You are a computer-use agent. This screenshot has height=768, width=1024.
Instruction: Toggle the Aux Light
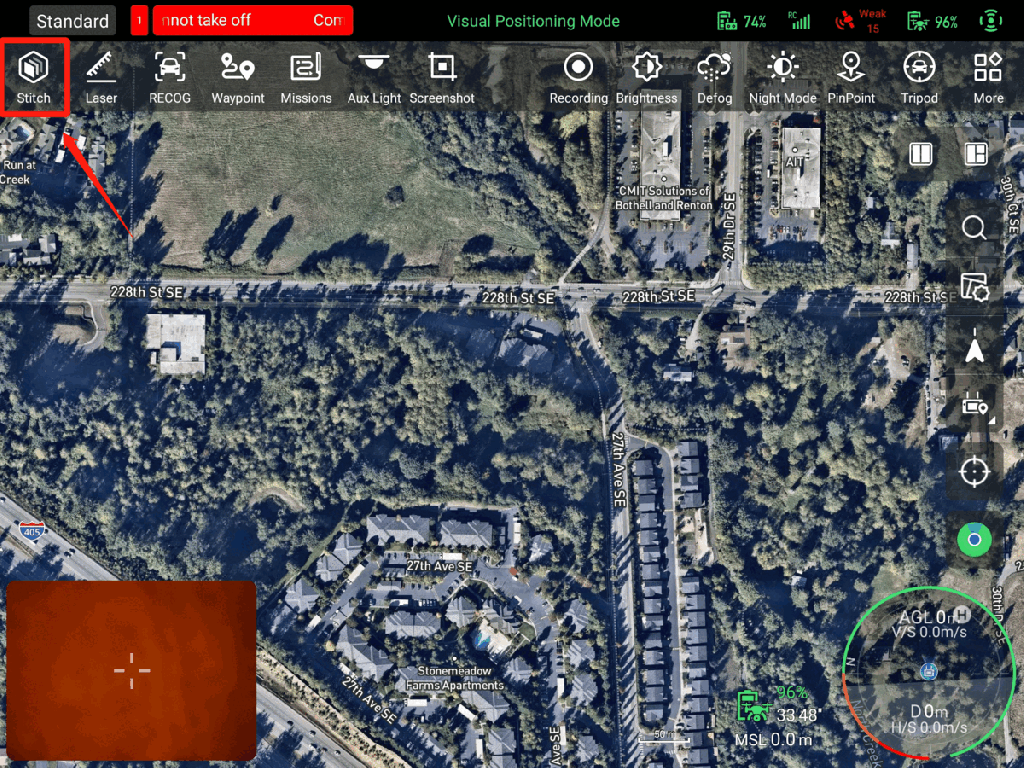pos(374,76)
